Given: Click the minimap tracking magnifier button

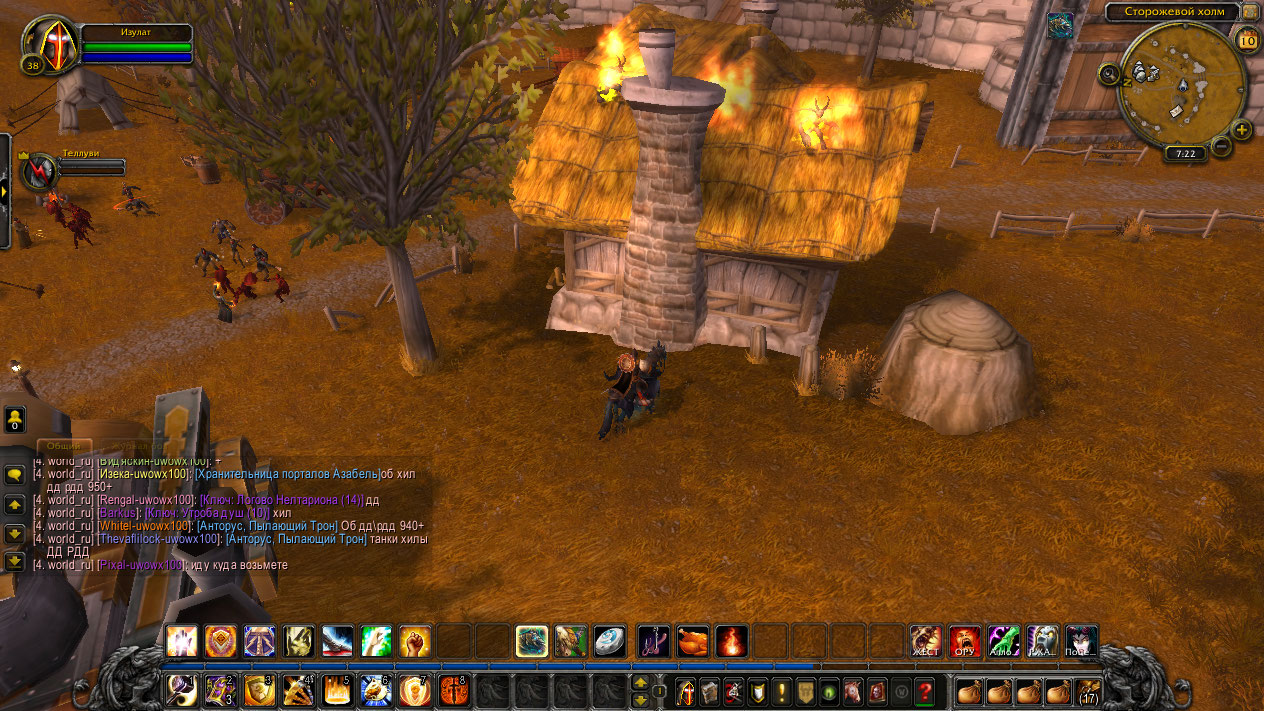Looking at the screenshot, I should pos(1109,73).
